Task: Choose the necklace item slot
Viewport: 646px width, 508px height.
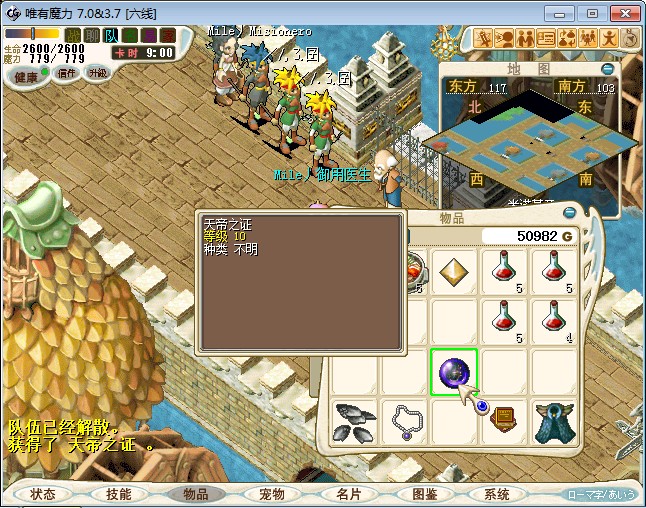Action: (x=404, y=421)
